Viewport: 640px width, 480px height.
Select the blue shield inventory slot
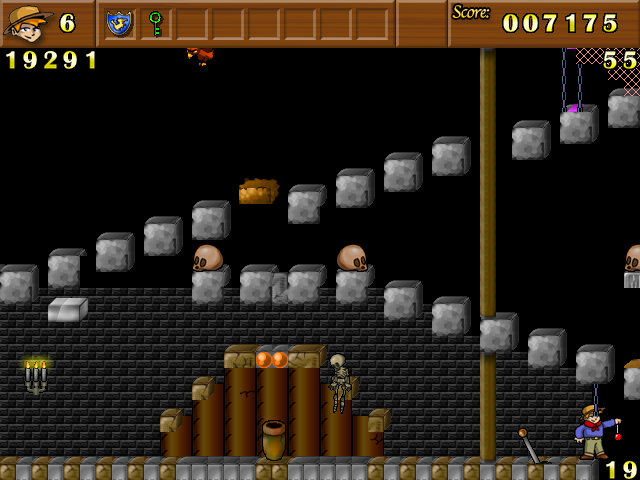(x=120, y=23)
